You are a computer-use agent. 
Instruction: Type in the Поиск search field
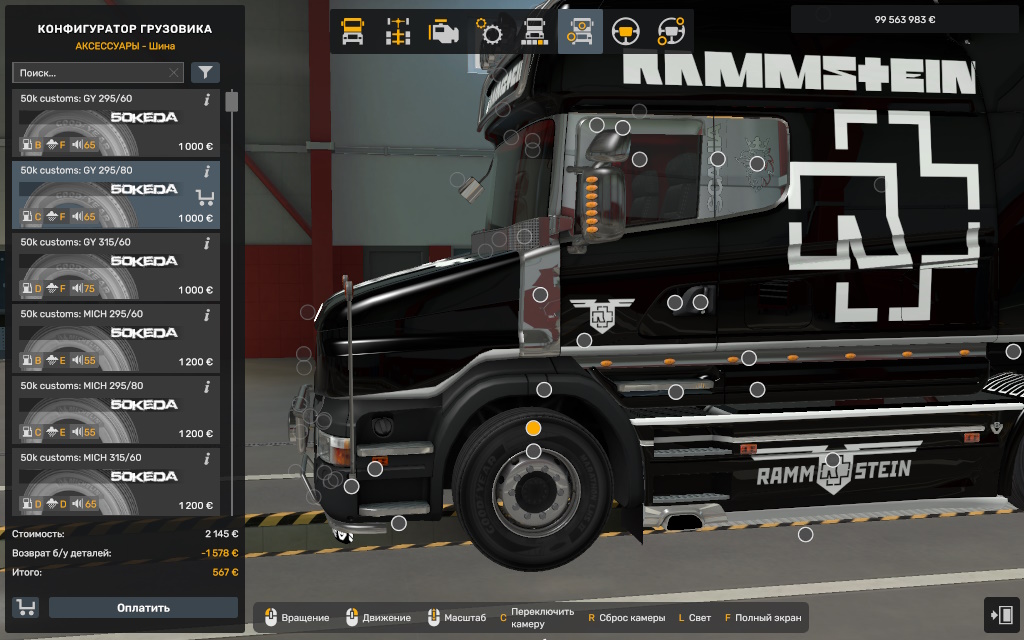point(90,73)
